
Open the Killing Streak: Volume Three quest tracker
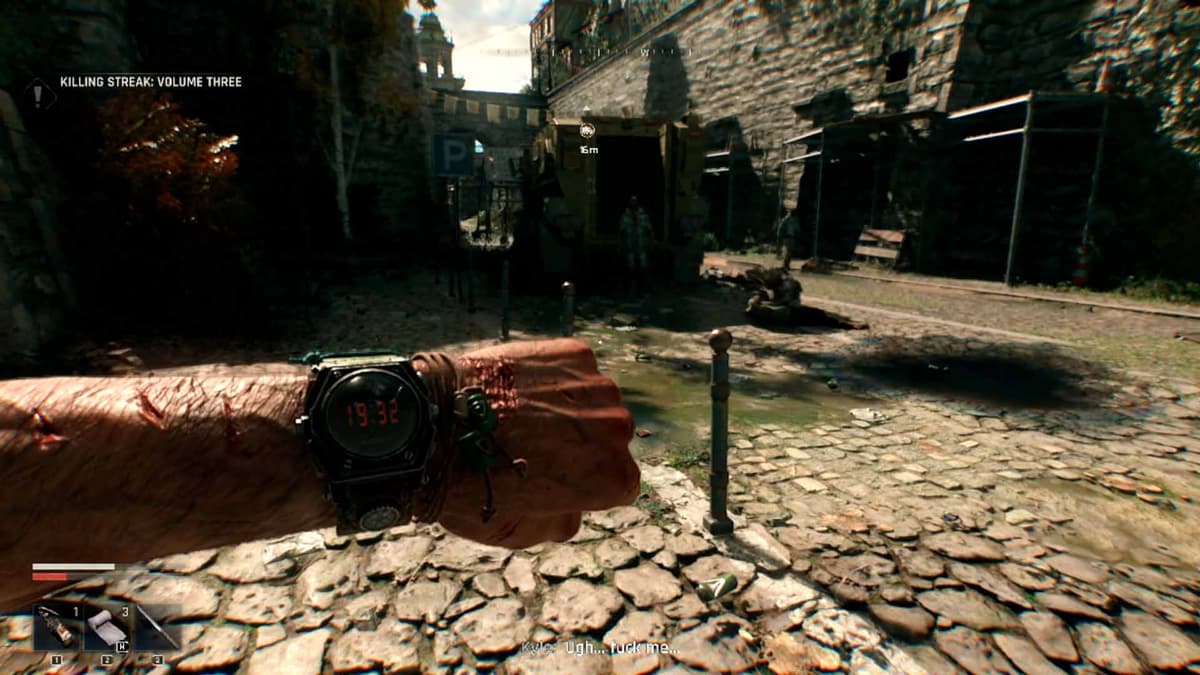pyautogui.click(x=150, y=82)
